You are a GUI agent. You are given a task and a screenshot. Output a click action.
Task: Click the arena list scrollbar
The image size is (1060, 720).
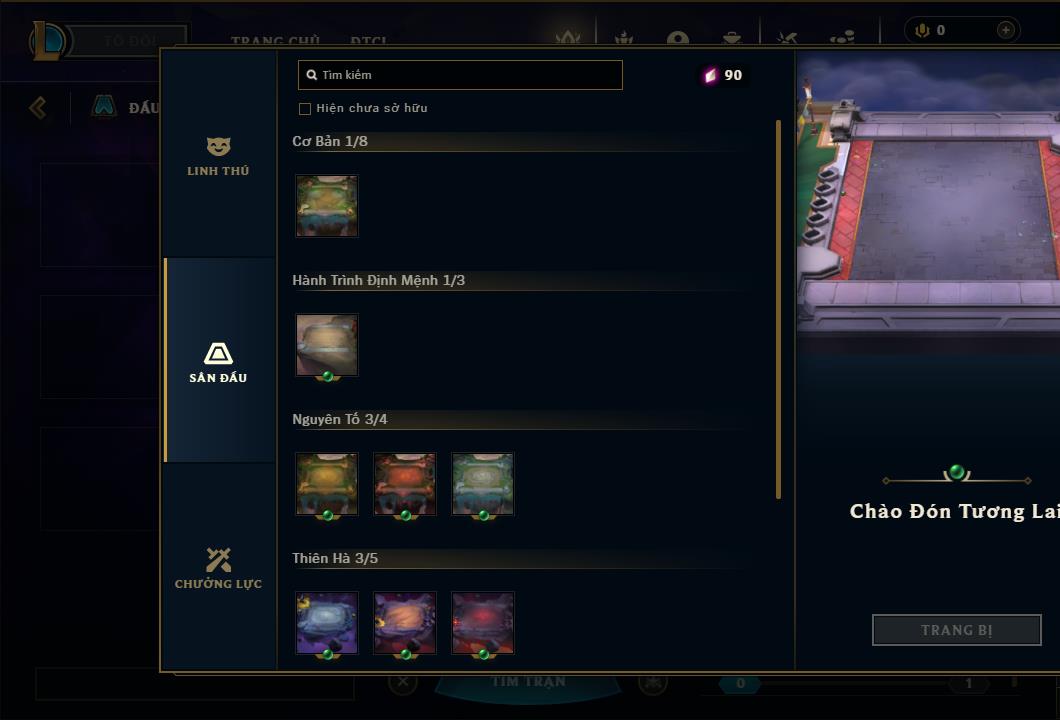click(778, 310)
